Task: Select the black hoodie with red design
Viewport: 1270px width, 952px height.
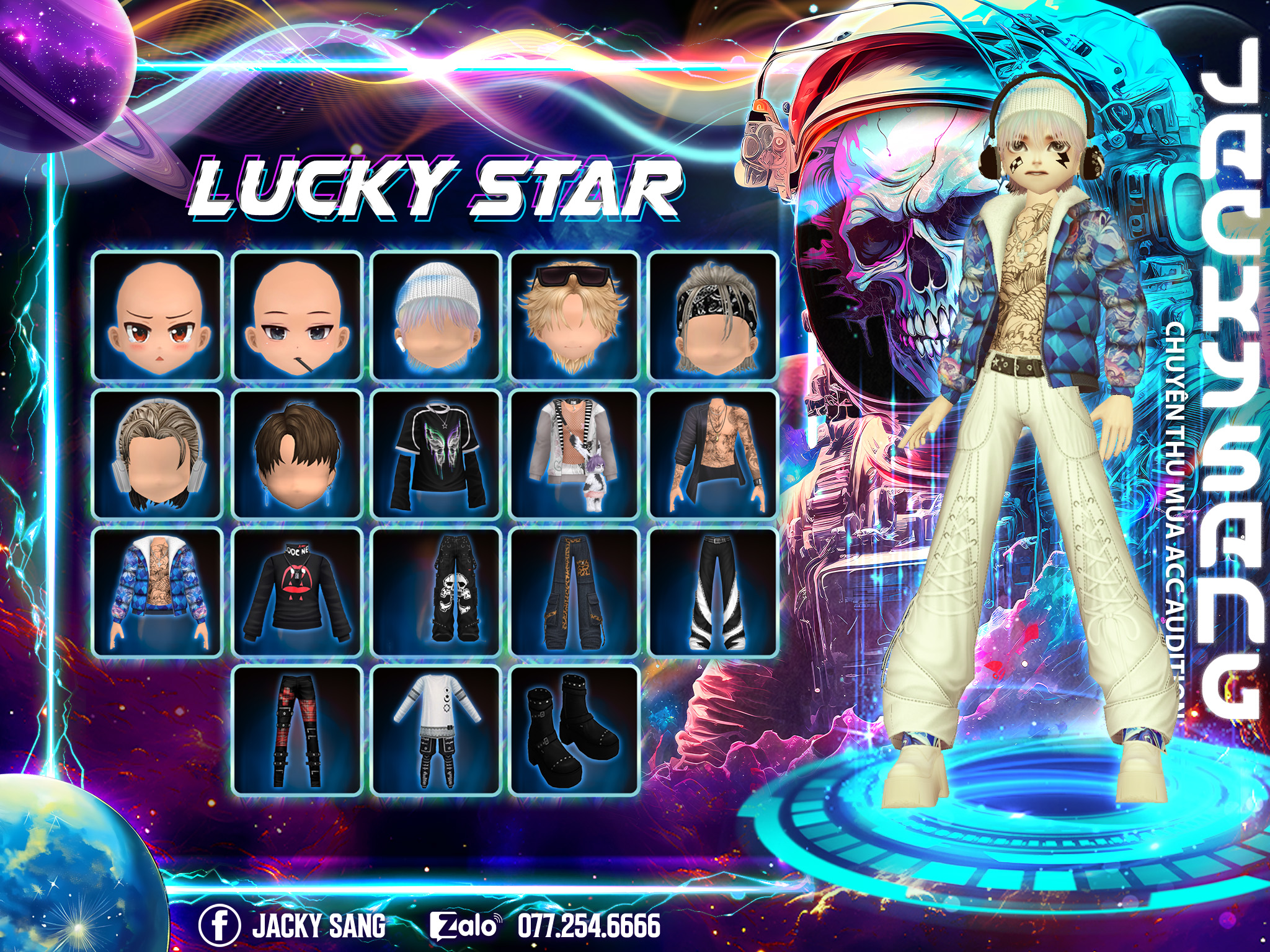Action: click(x=297, y=593)
